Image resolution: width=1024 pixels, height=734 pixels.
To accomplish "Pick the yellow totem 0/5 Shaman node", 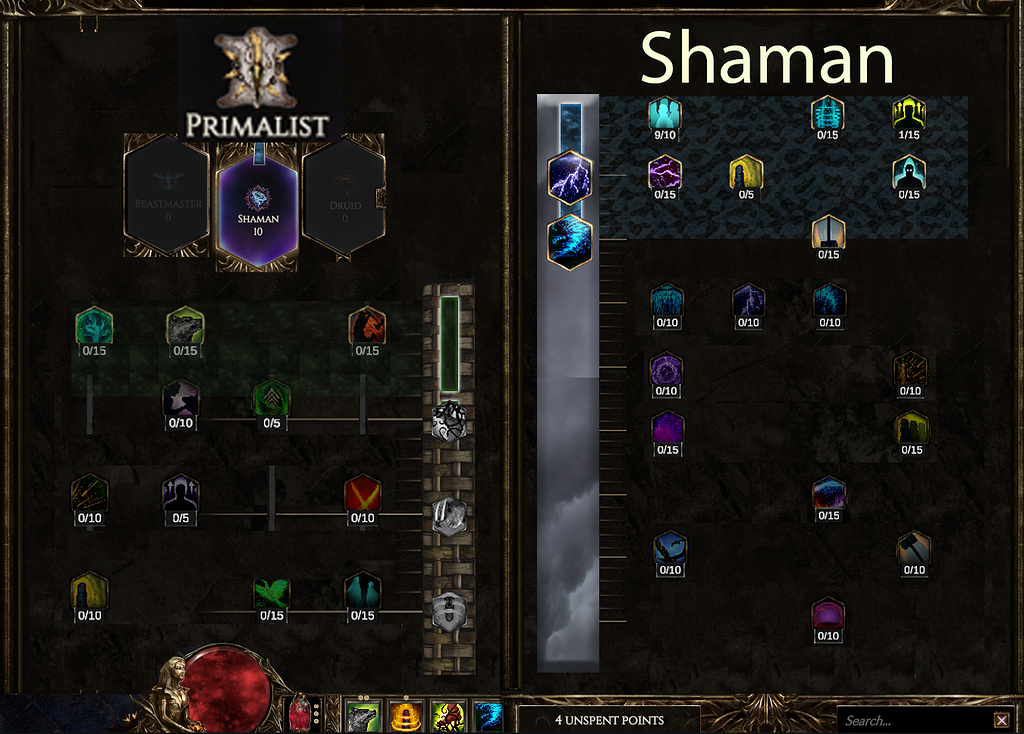I will (746, 174).
